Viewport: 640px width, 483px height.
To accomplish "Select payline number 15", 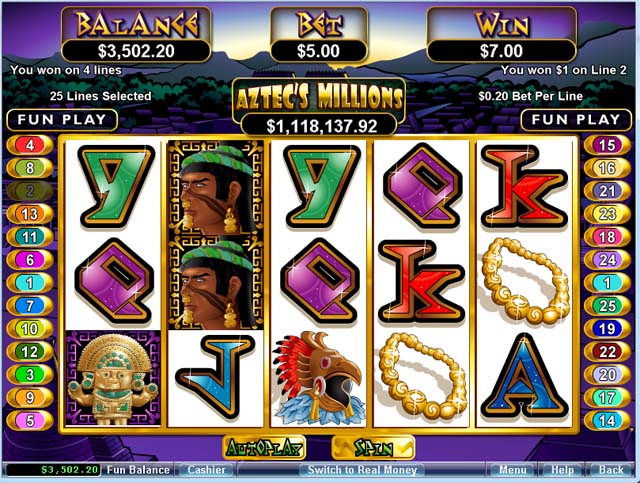I will 607,144.
